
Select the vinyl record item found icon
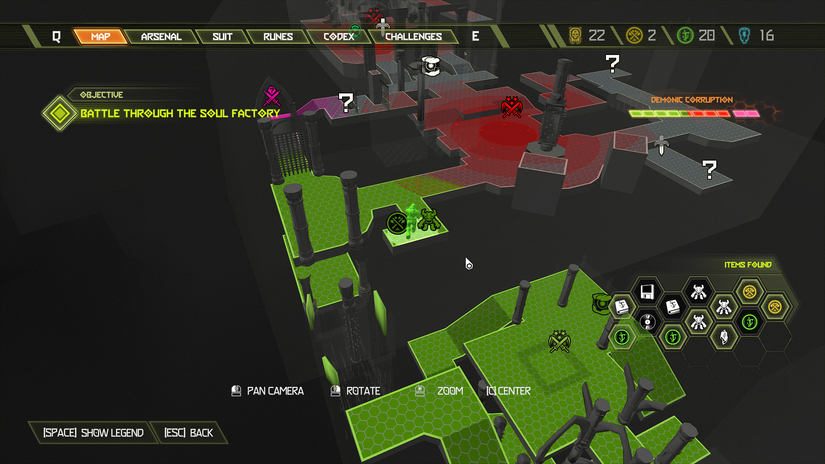[647, 322]
